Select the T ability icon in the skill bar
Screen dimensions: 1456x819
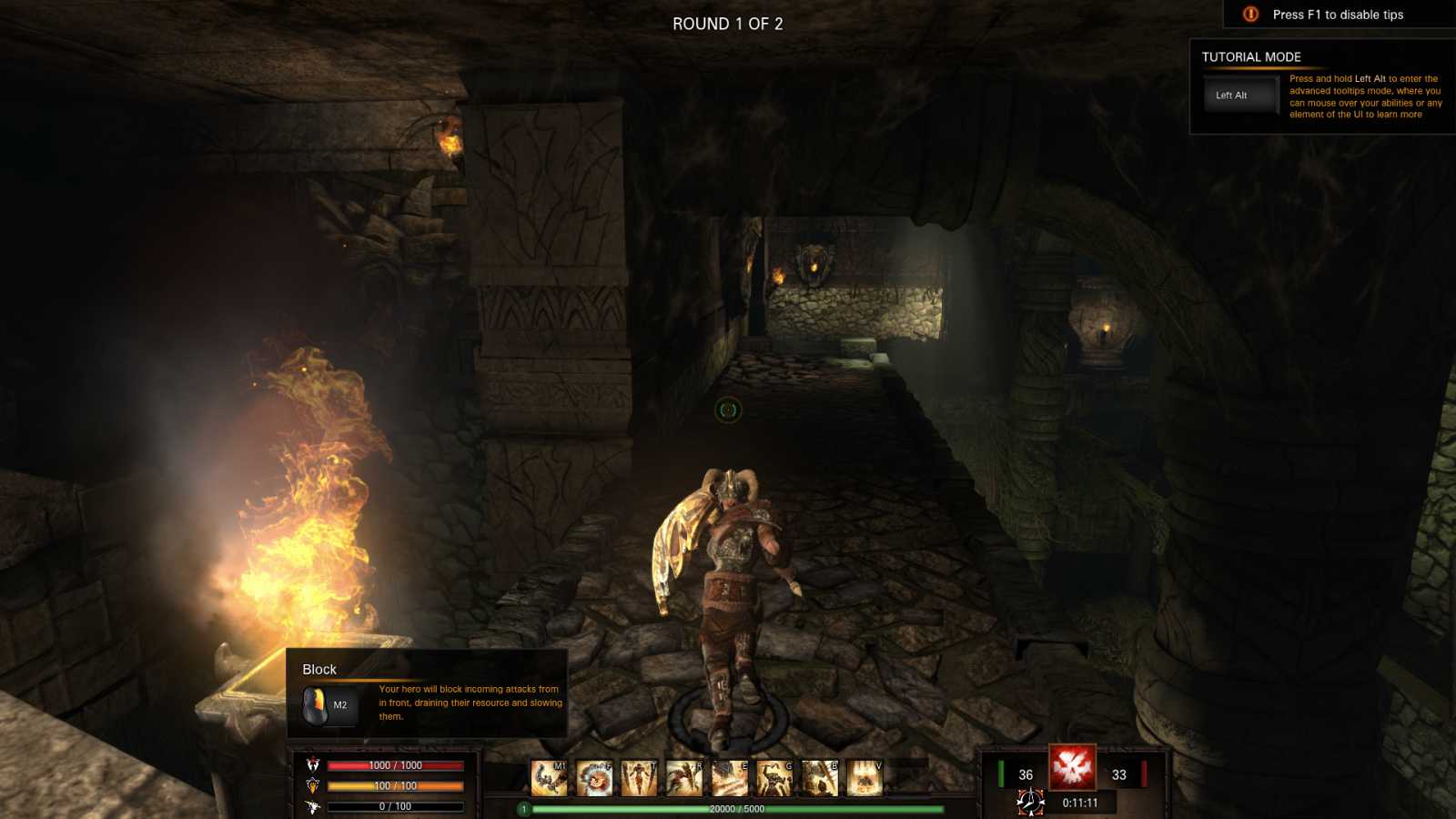[x=639, y=776]
